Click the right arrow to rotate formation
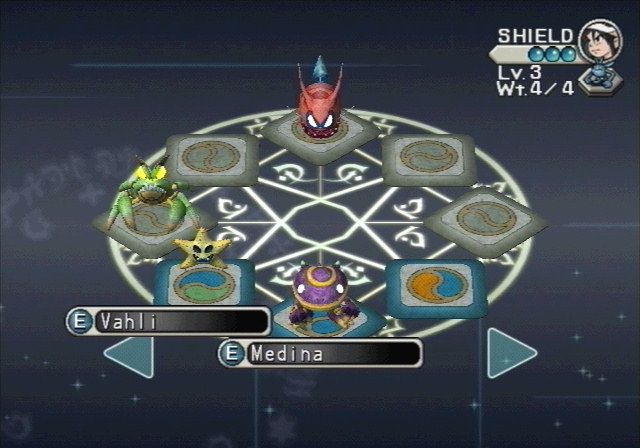Screen dimensions: 640x448 [x=511, y=353]
